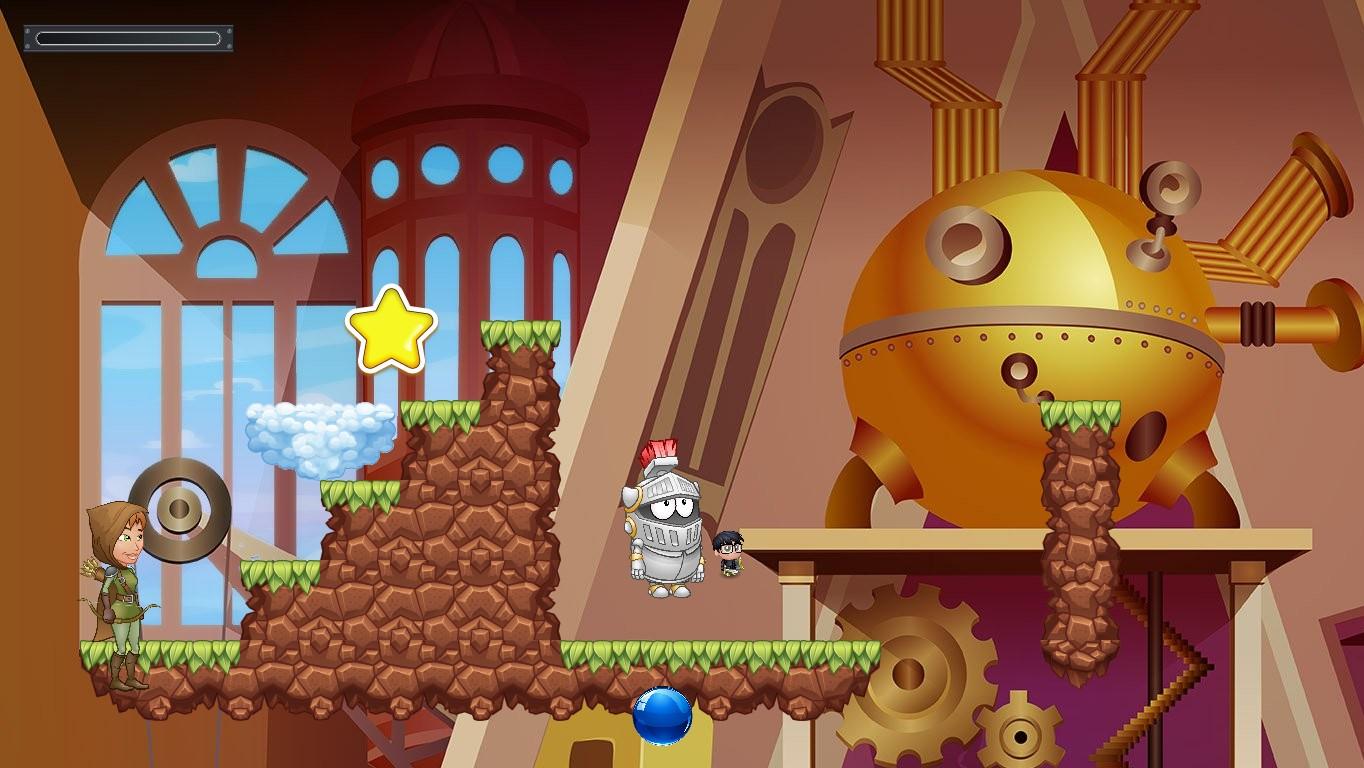The width and height of the screenshot is (1364, 768).
Task: Click the progress bar at top left
Action: click(x=128, y=38)
